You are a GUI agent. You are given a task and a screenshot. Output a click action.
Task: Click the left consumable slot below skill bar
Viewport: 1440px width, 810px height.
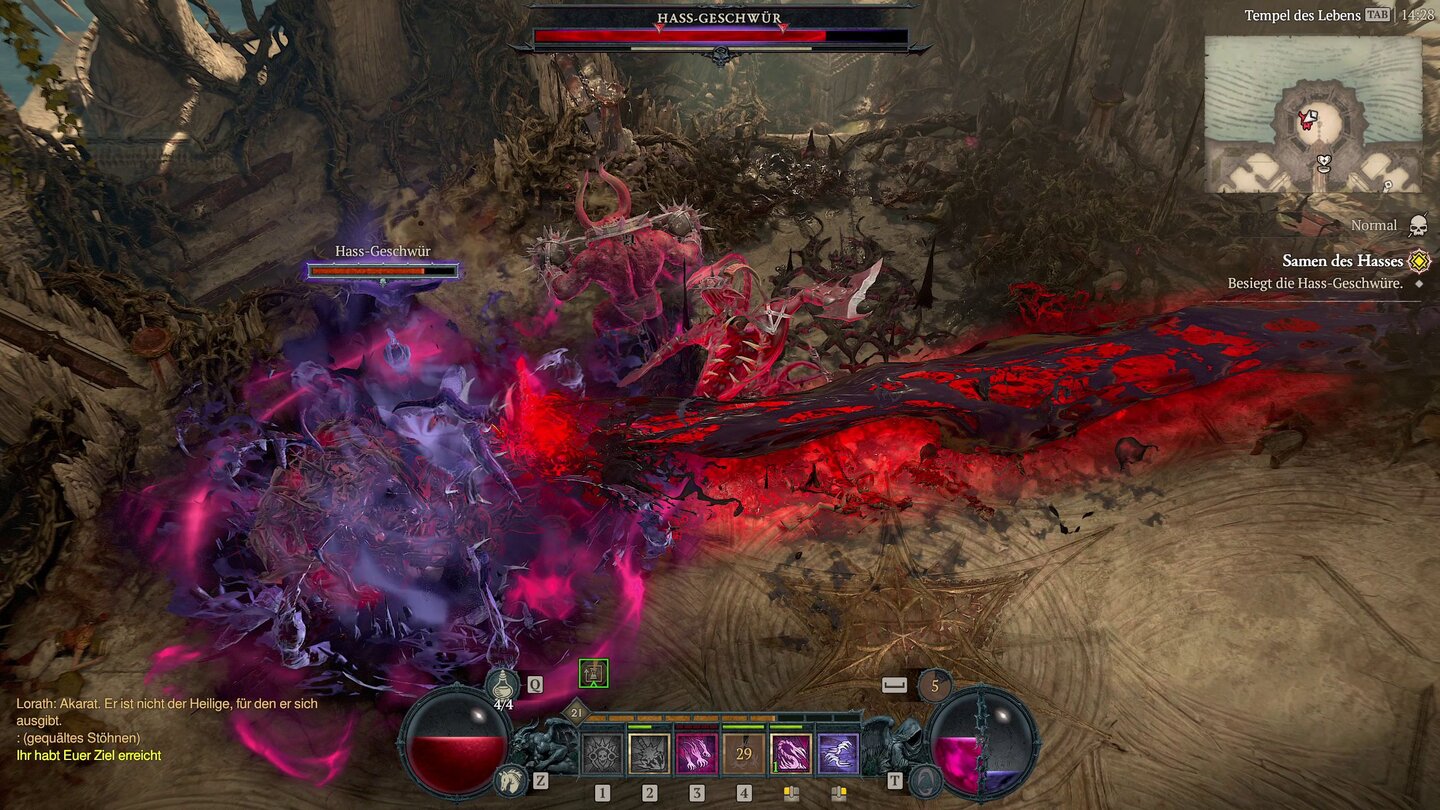pos(792,792)
